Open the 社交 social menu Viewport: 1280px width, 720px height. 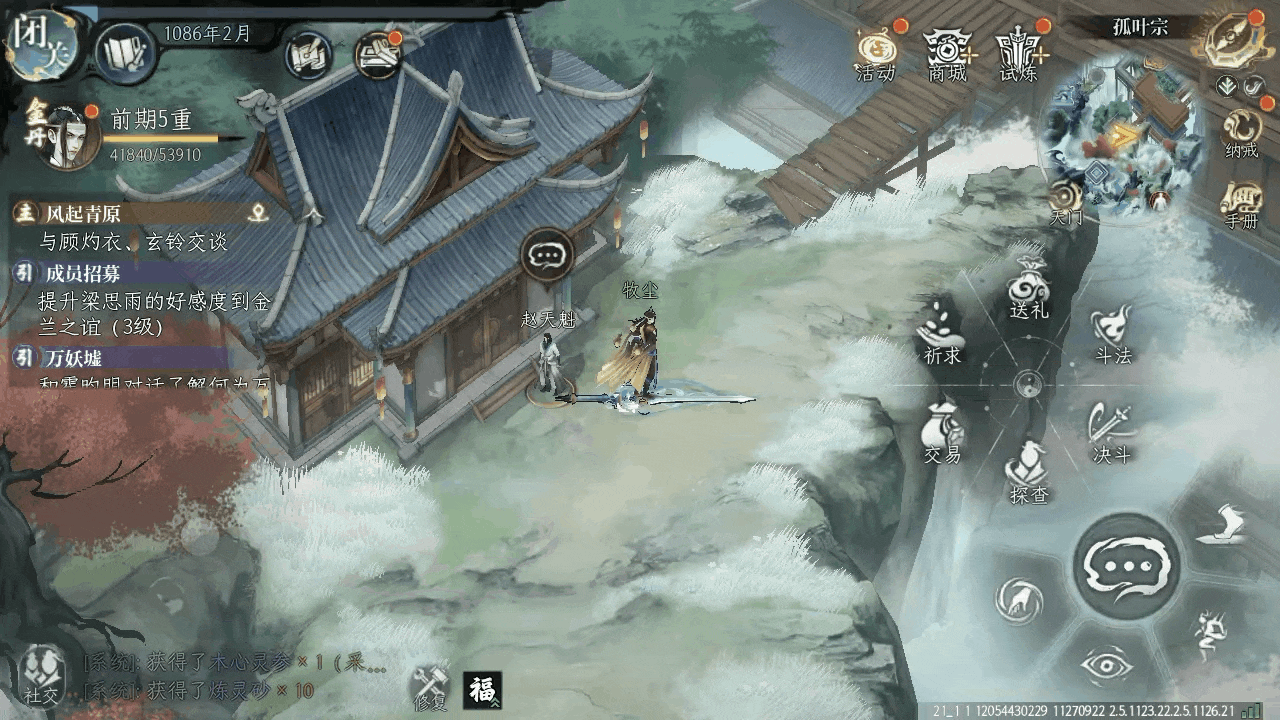[40, 672]
